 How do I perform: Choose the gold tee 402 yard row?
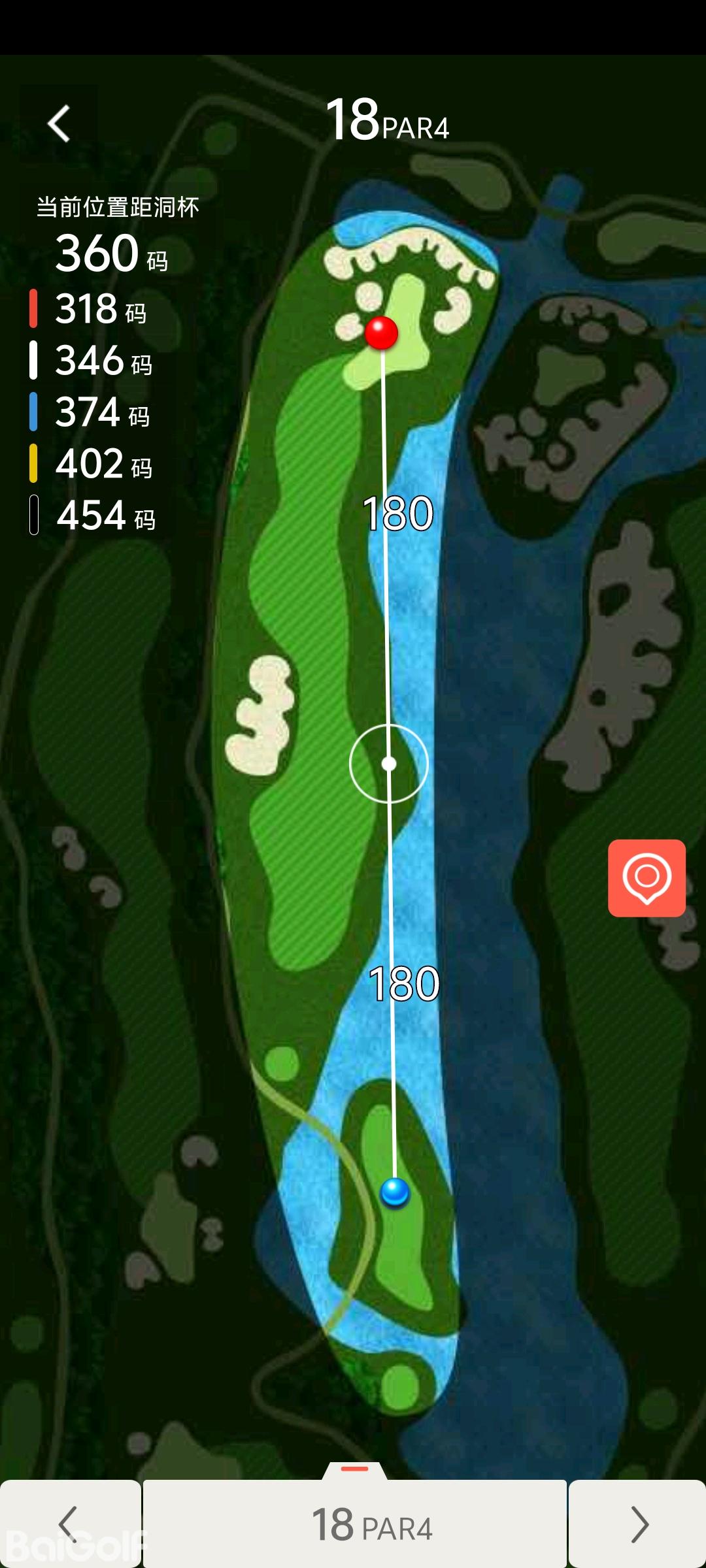[x=92, y=464]
